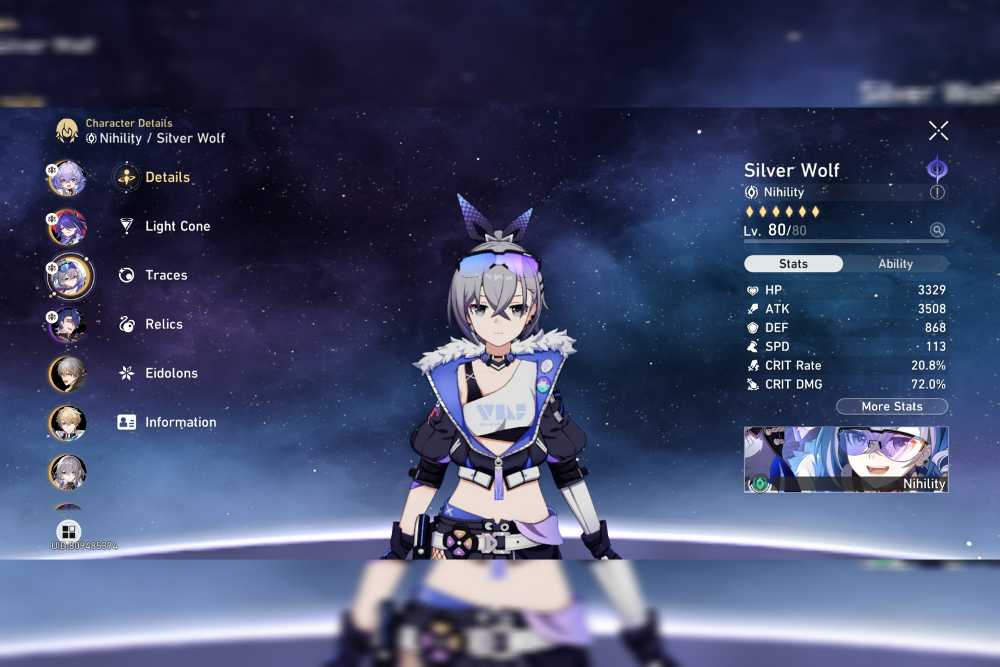Open the Nihility light cone thumbnail
The width and height of the screenshot is (1000, 667).
pos(846,460)
